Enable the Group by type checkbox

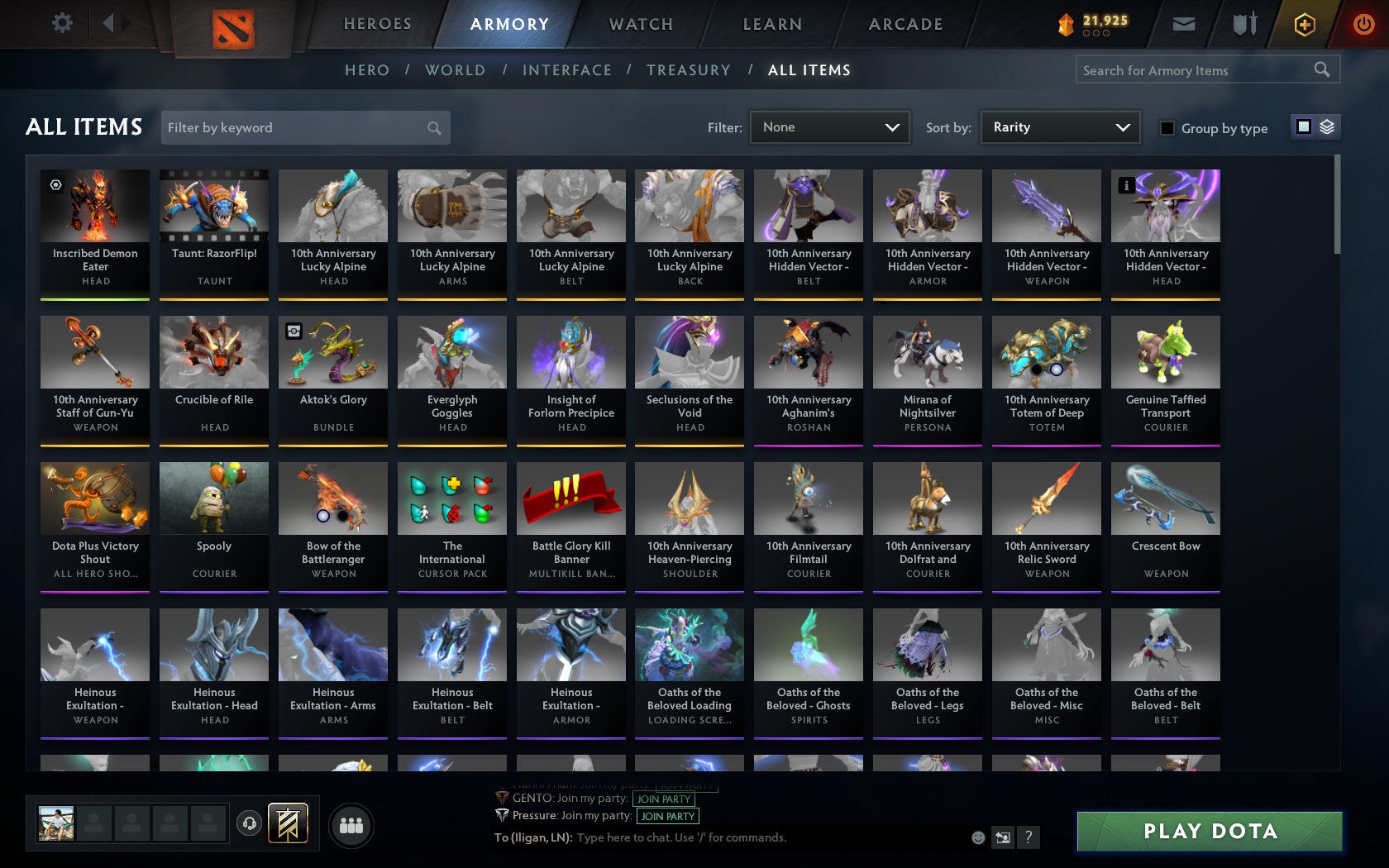coord(1166,129)
